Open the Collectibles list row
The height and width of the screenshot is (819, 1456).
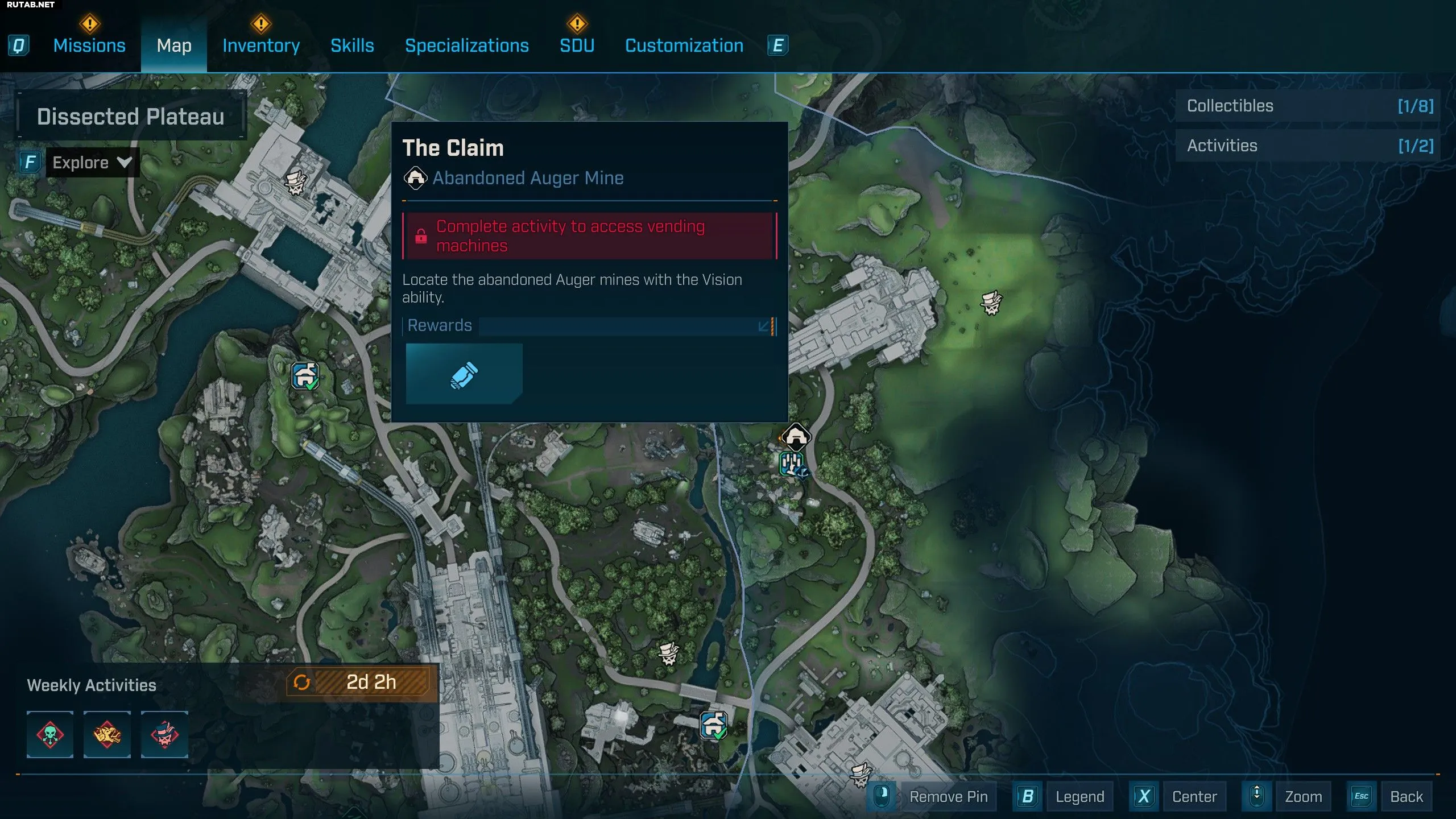(1308, 106)
